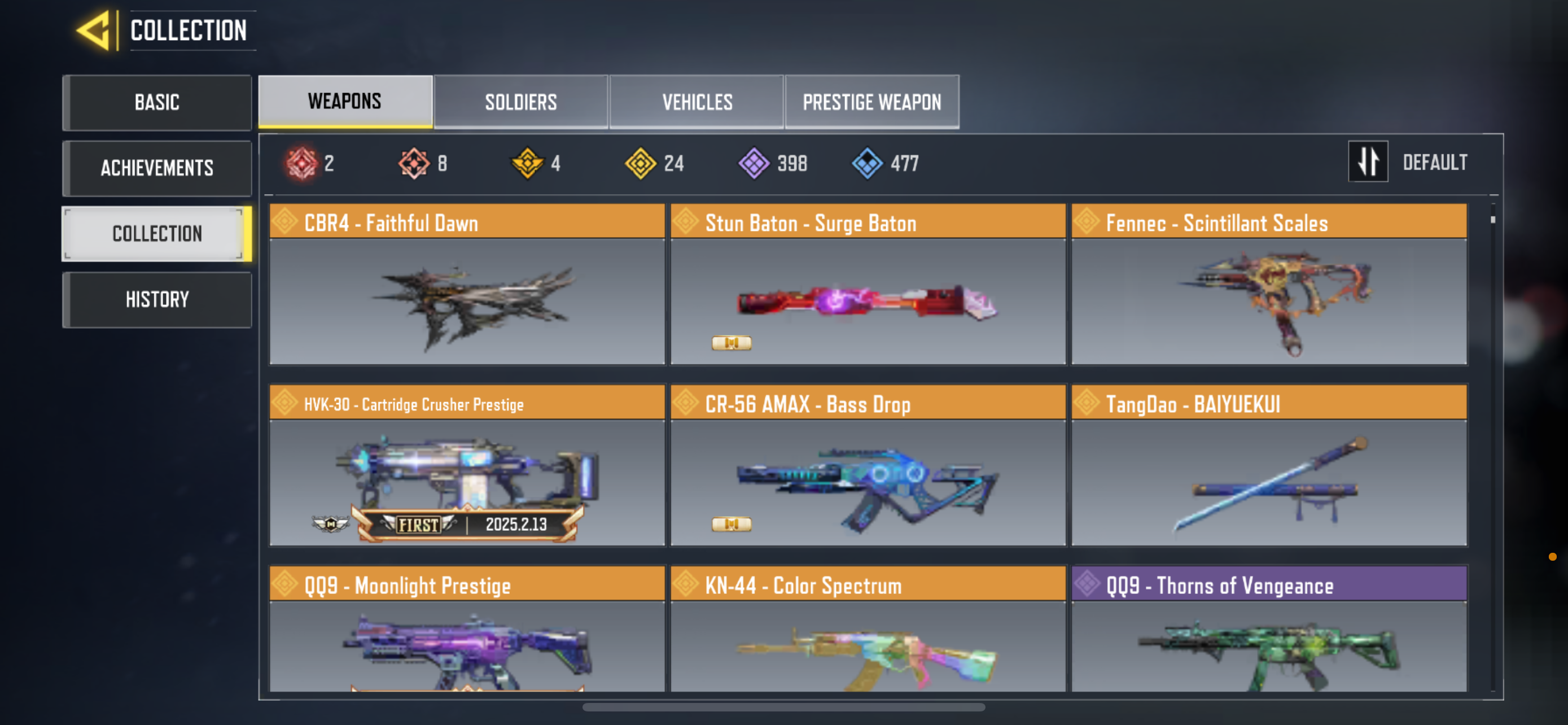Click the ACHIEVEMENTS button in the sidebar
The image size is (1568, 725).
click(156, 168)
